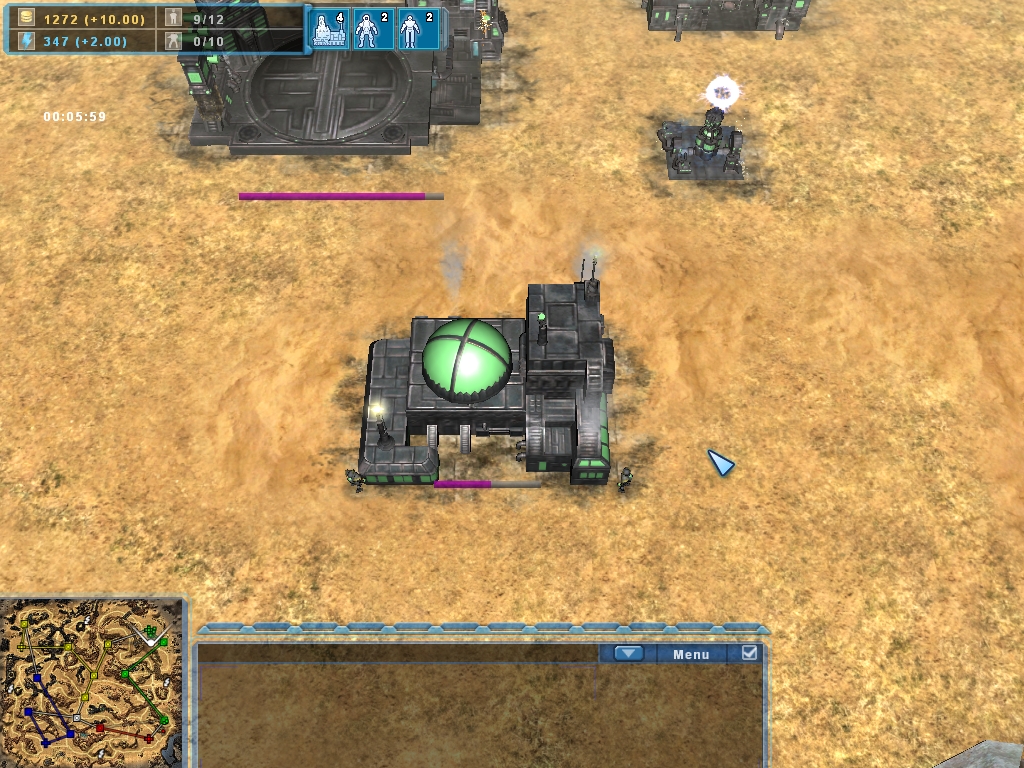Select the slim humanoid unit group icon
This screenshot has height=768, width=1024.
417,28
